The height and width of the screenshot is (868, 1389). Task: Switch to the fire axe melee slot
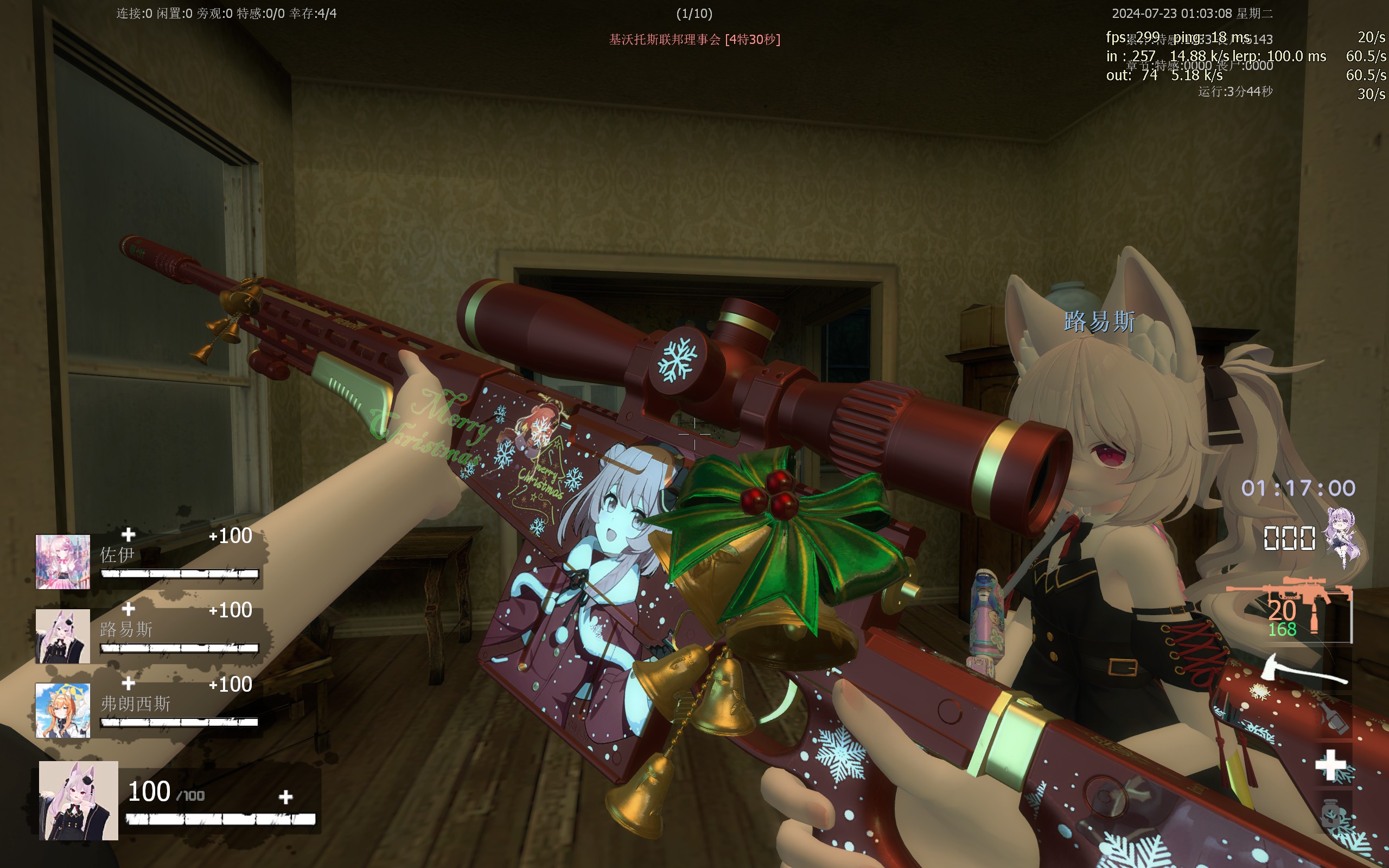point(1304,669)
